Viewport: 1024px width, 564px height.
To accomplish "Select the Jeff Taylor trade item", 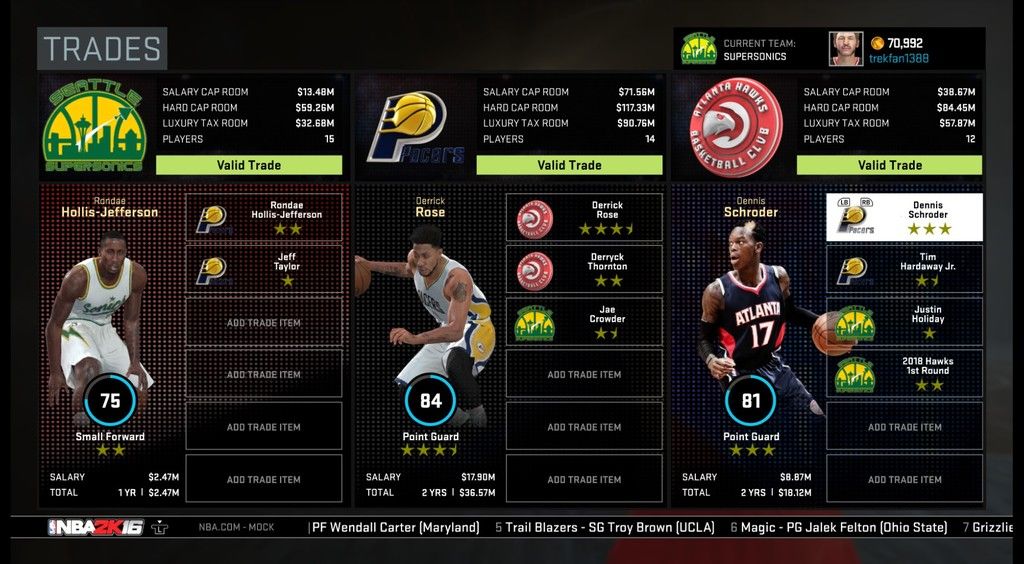I will [x=264, y=270].
